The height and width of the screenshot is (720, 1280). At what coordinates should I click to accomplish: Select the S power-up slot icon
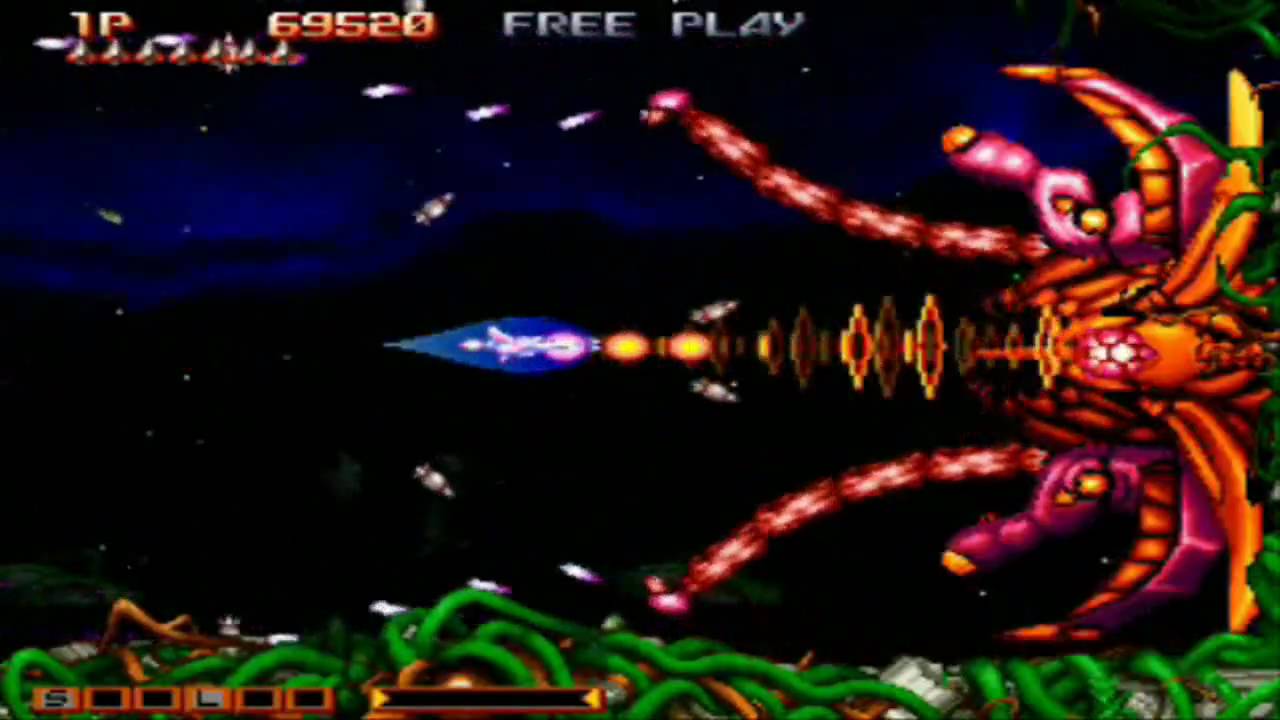coord(57,697)
